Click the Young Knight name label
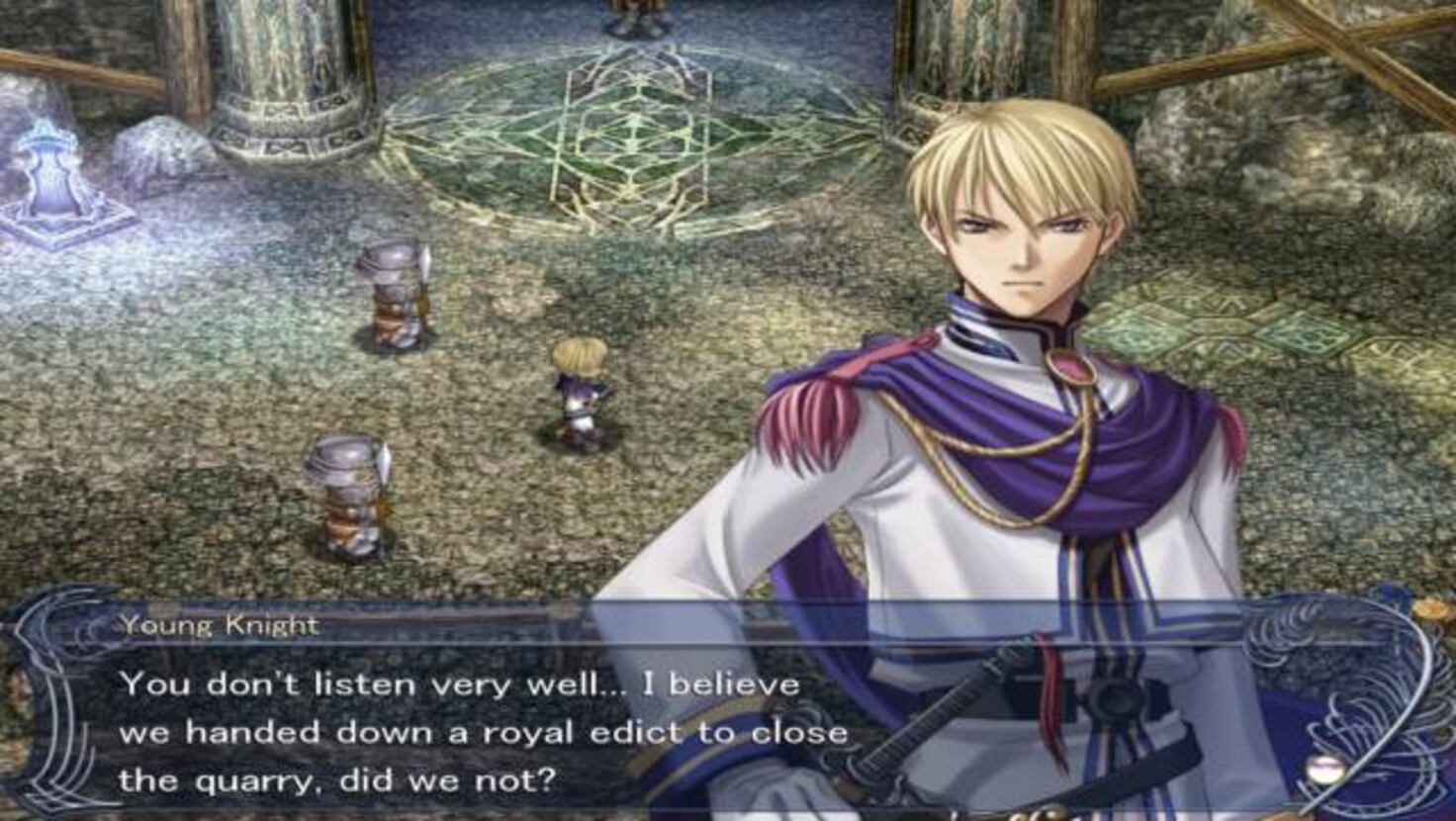Image resolution: width=1456 pixels, height=821 pixels. (x=220, y=623)
